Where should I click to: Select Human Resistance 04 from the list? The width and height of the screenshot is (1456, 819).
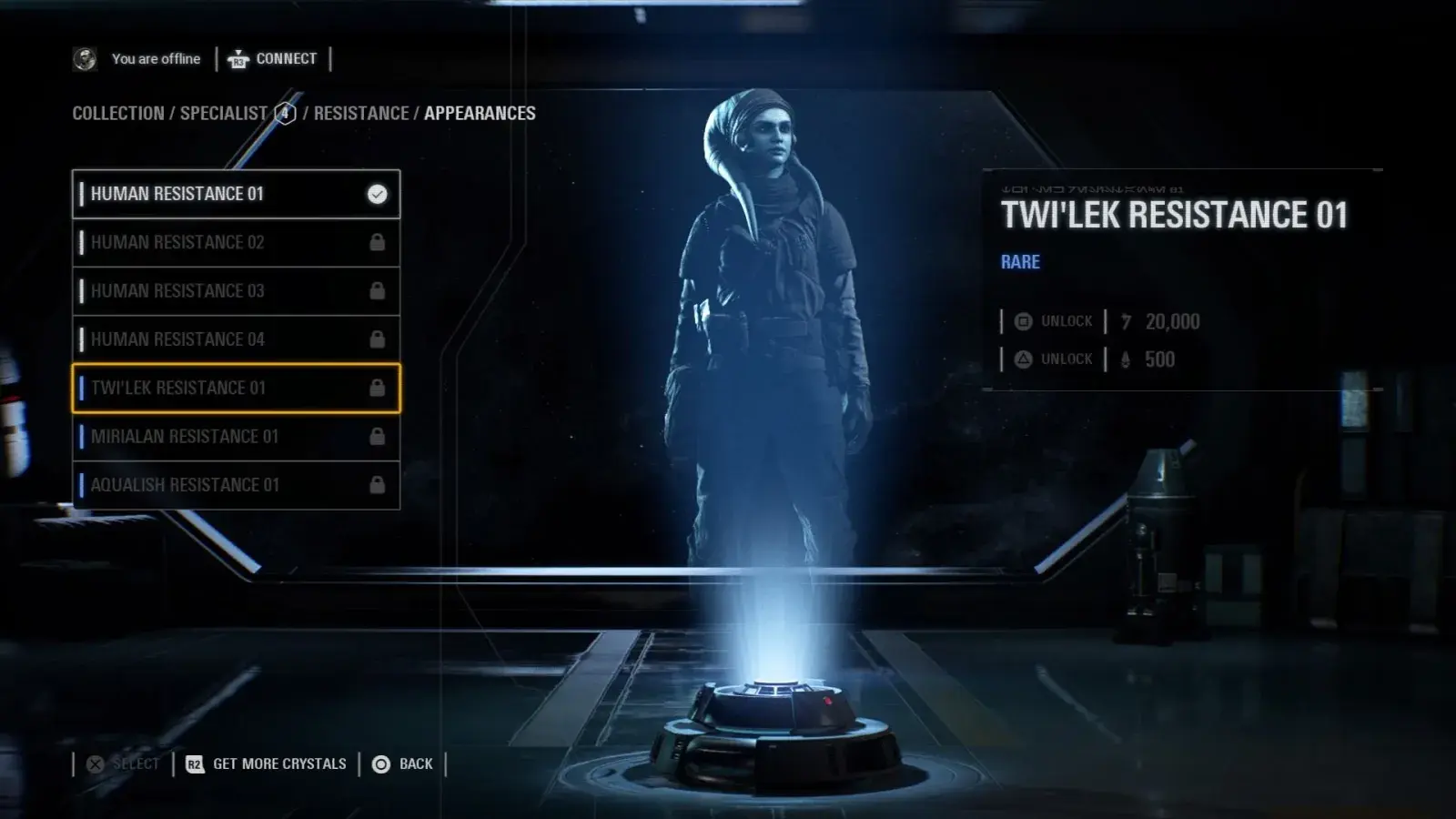pyautogui.click(x=236, y=339)
